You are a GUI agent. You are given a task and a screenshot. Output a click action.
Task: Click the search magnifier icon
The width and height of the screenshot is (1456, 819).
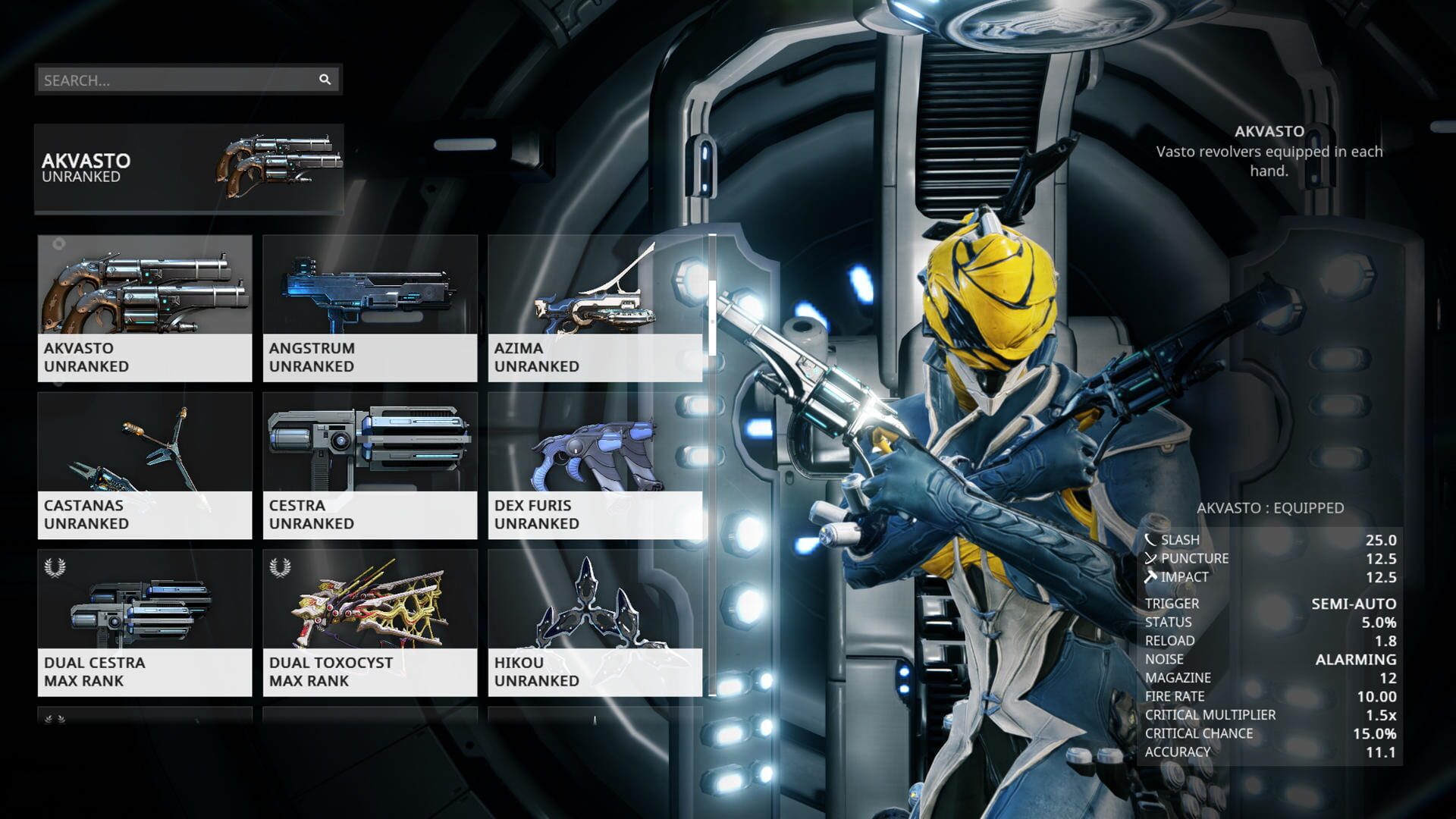pyautogui.click(x=325, y=79)
